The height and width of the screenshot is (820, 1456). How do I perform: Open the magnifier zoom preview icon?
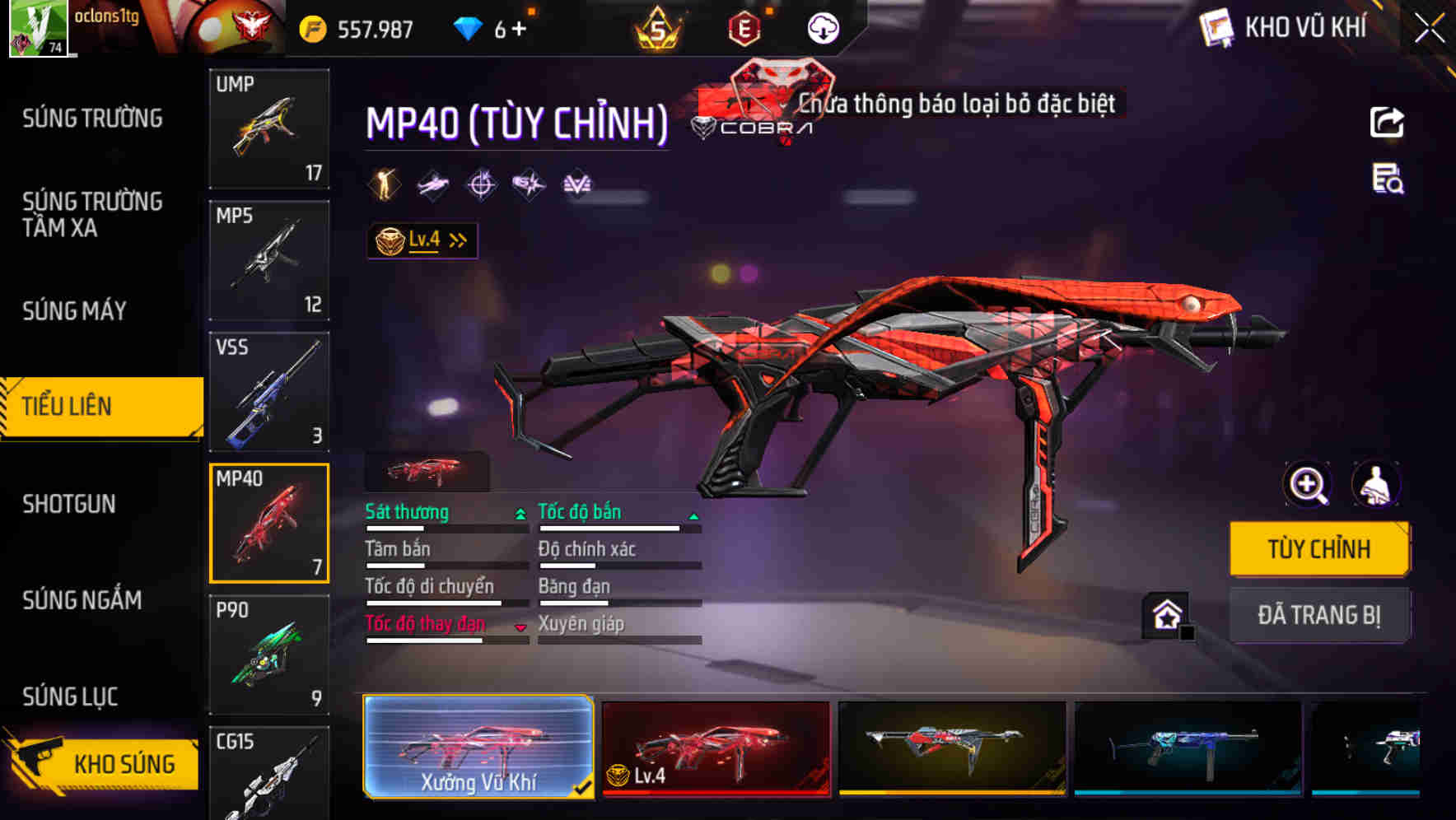pos(1307,485)
